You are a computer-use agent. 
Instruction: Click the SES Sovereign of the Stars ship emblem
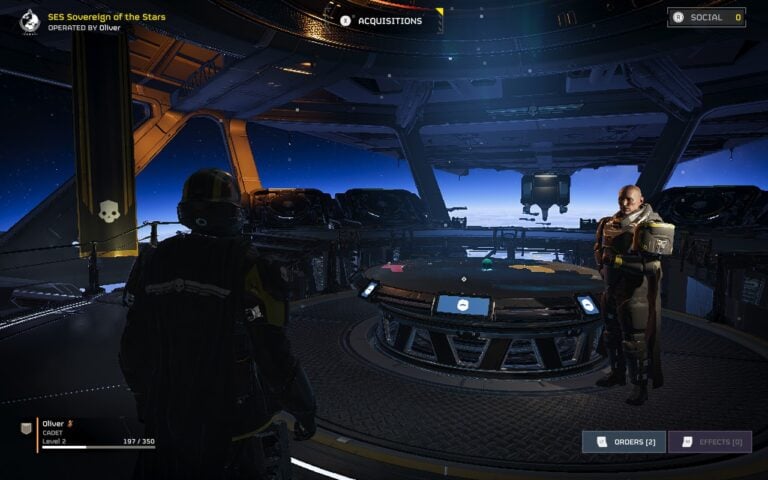click(x=30, y=20)
